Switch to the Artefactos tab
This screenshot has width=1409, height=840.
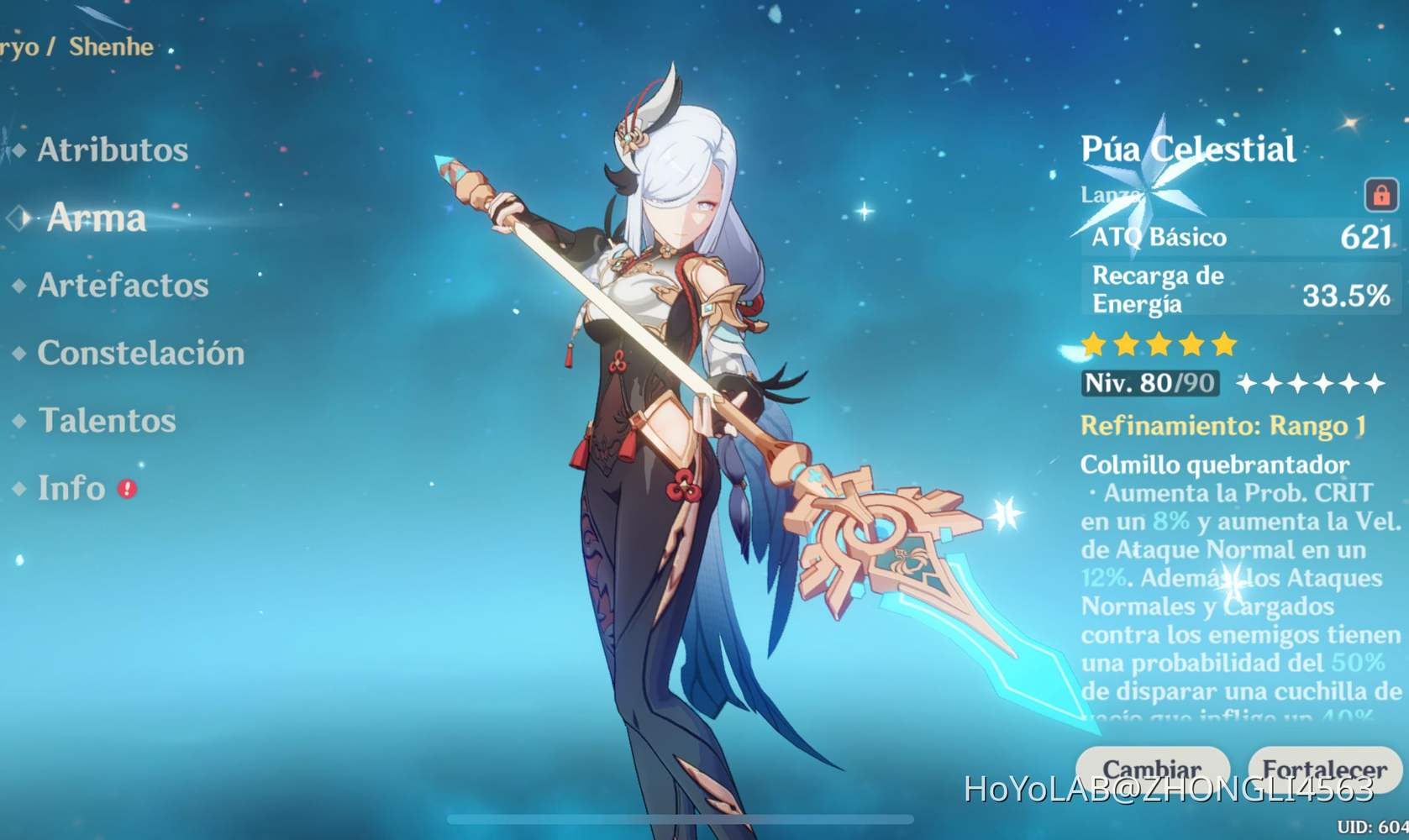point(123,286)
